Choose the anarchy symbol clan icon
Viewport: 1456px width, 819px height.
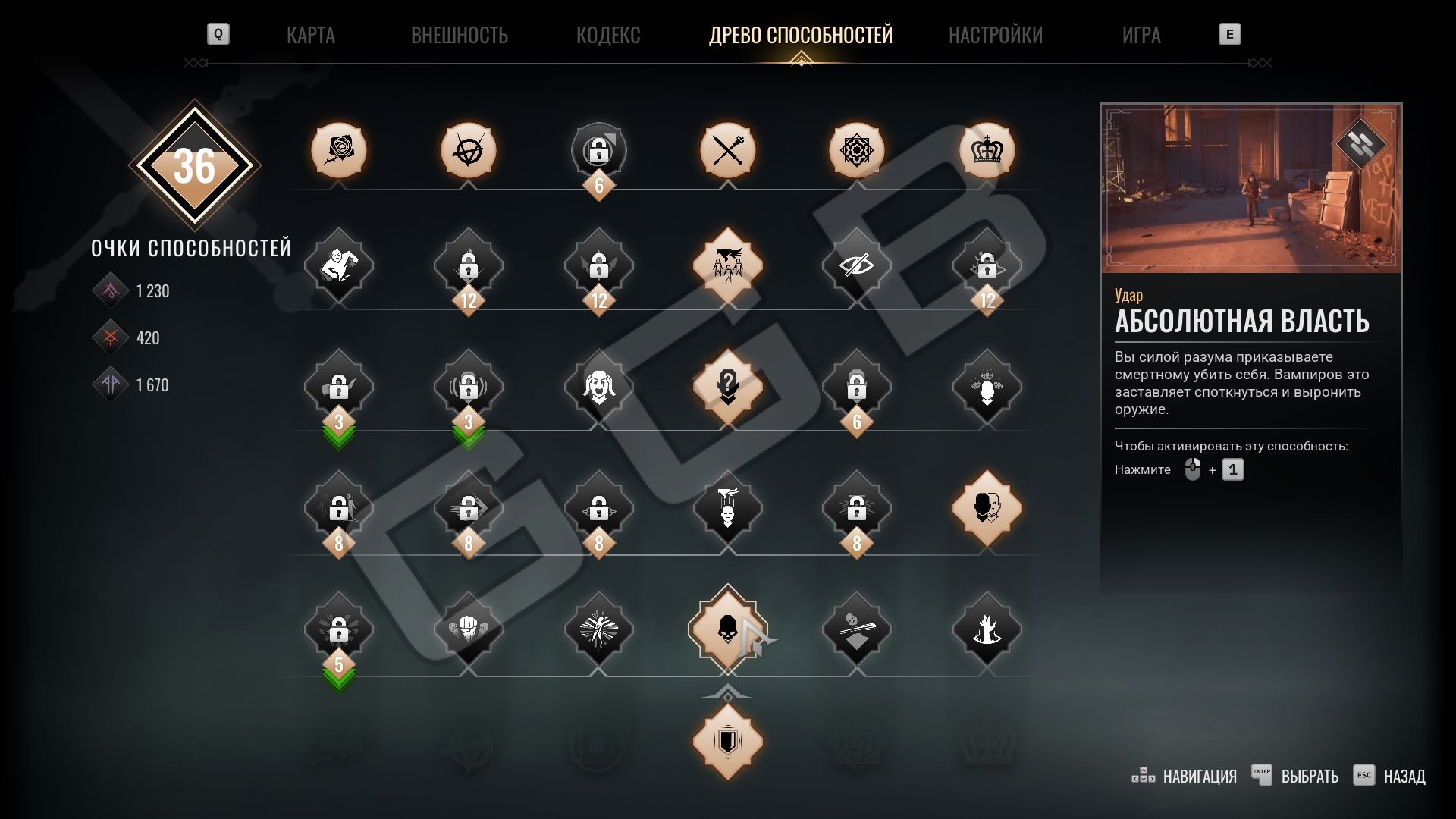(468, 150)
